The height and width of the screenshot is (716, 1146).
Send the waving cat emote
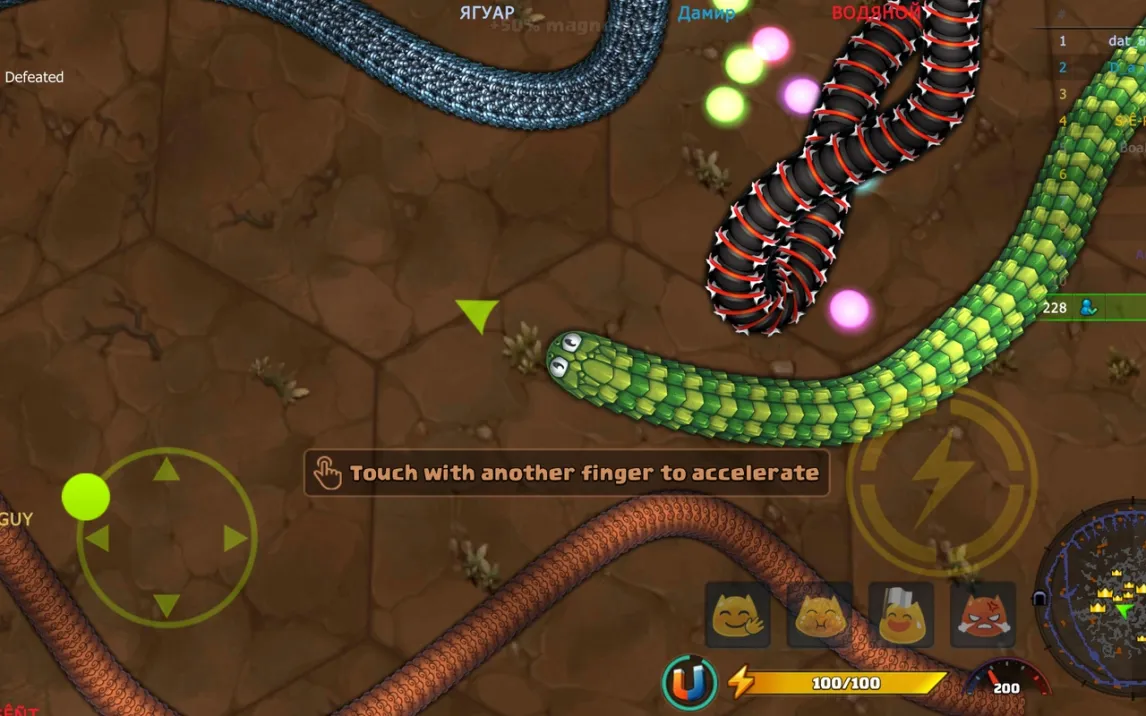[738, 615]
